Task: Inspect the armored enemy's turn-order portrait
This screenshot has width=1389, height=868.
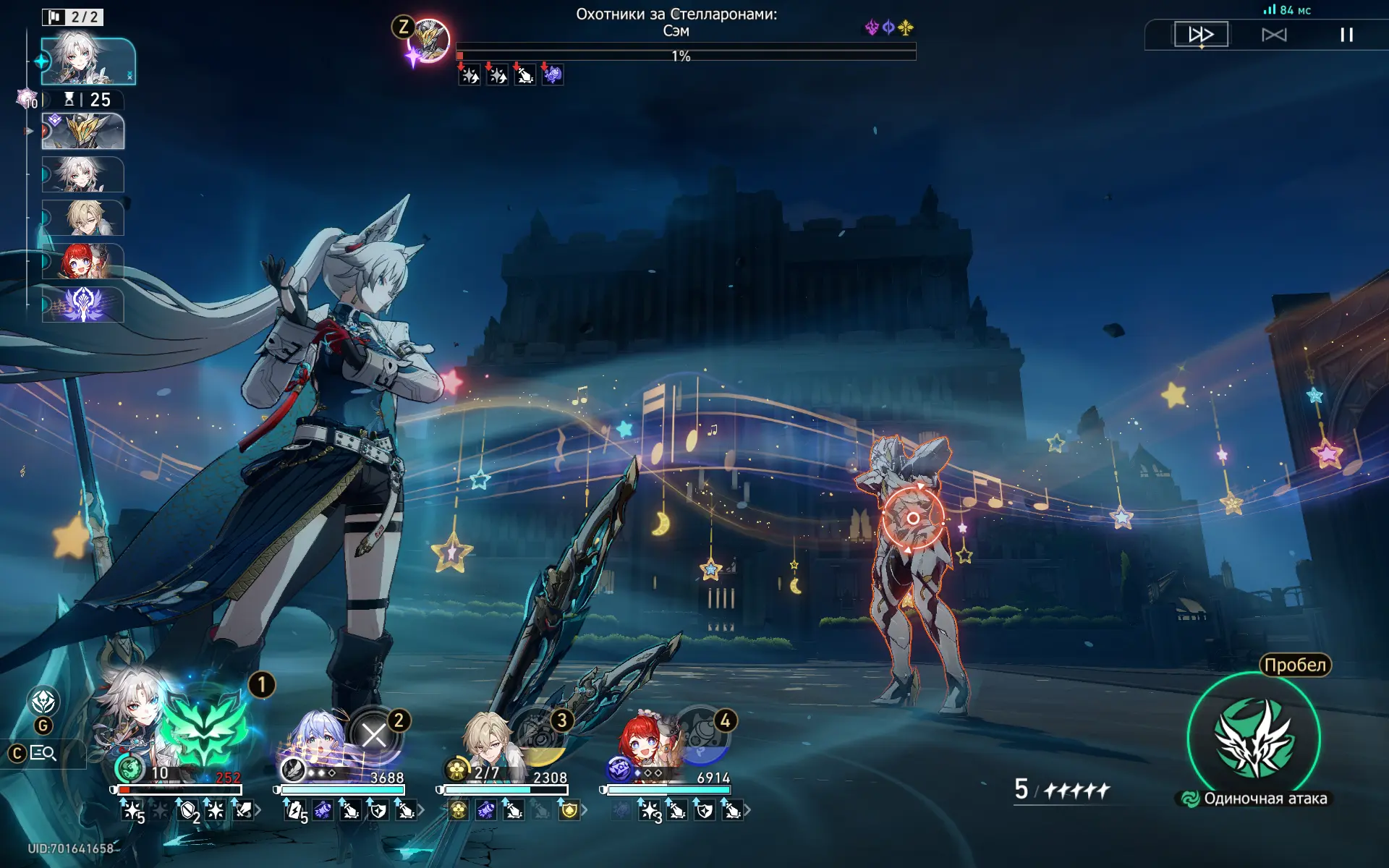Action: click(83, 131)
